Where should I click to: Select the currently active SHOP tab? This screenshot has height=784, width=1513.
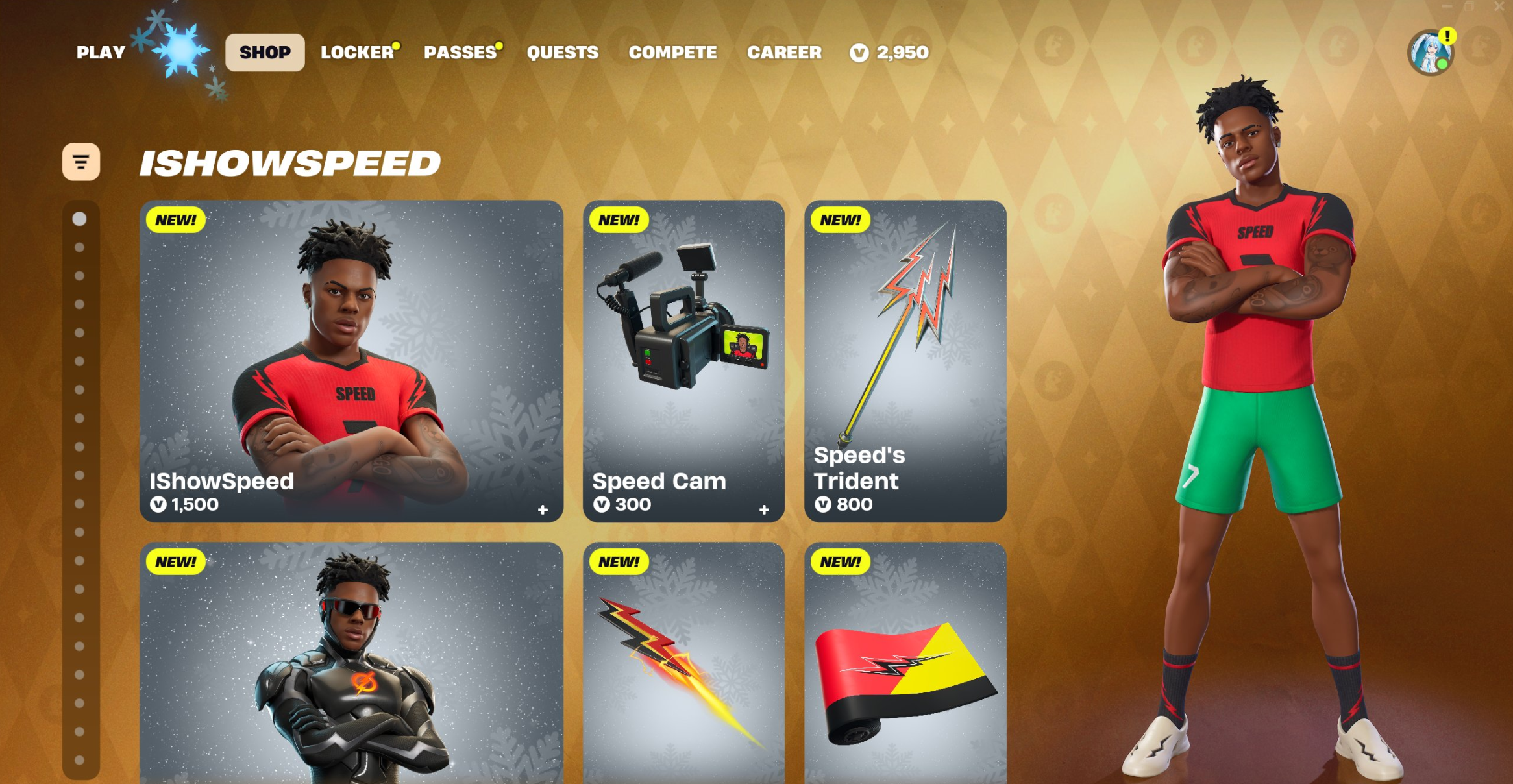264,53
